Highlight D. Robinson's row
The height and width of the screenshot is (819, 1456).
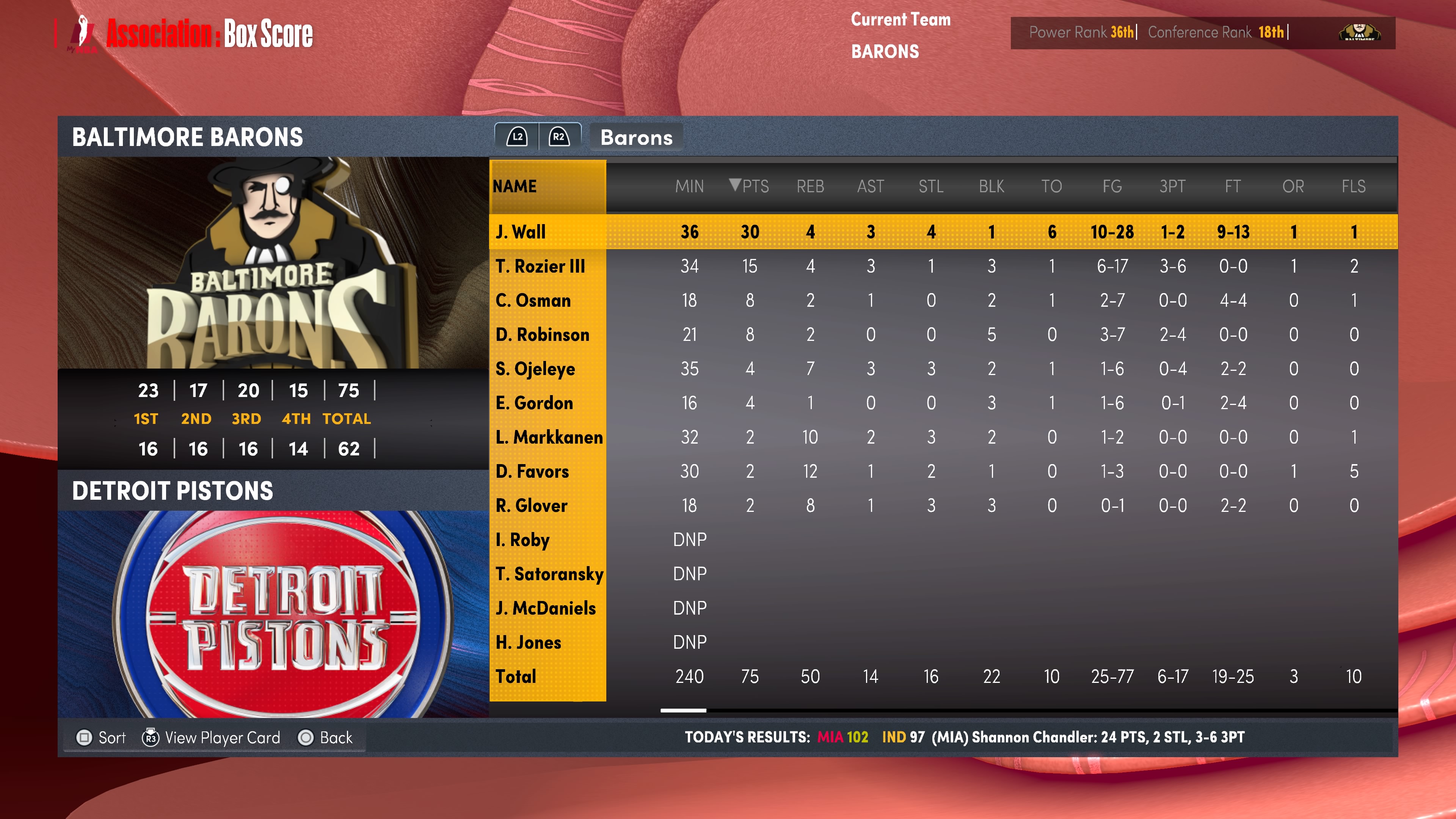click(542, 334)
